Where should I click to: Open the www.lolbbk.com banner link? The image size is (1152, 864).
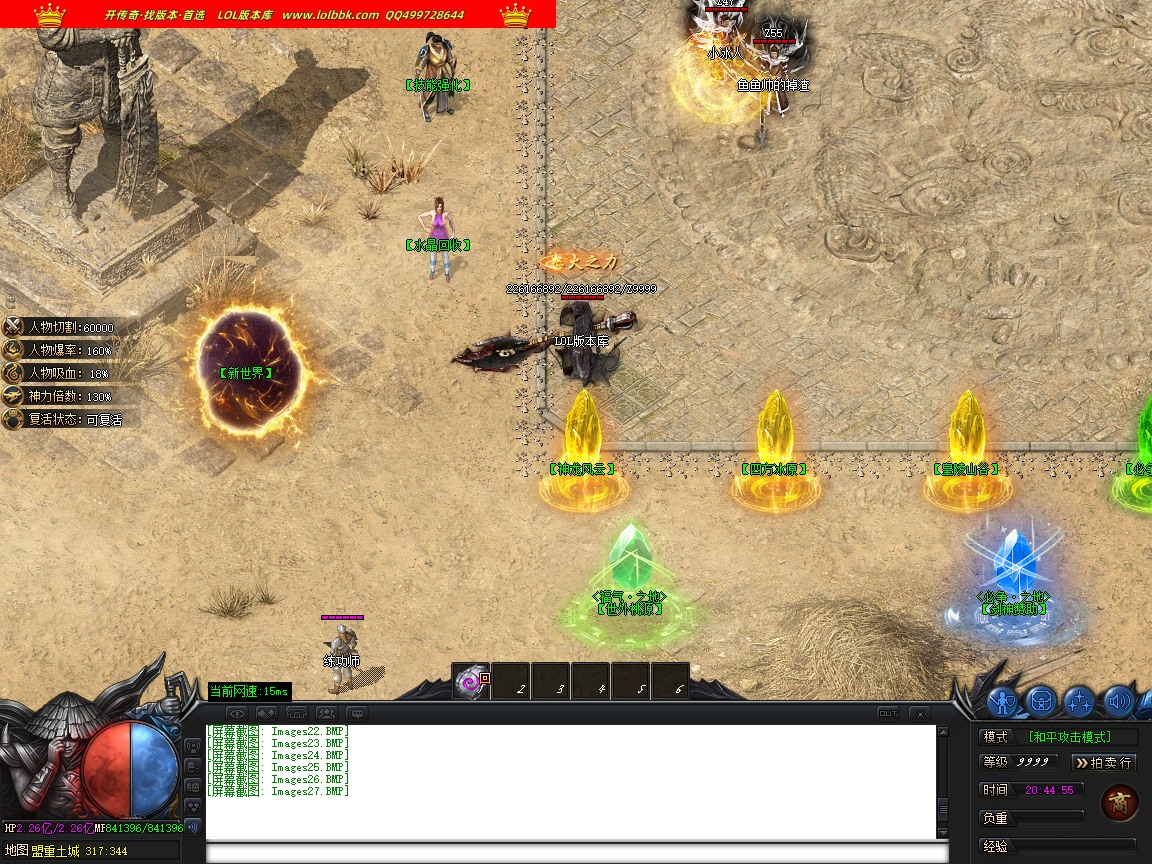click(x=330, y=15)
